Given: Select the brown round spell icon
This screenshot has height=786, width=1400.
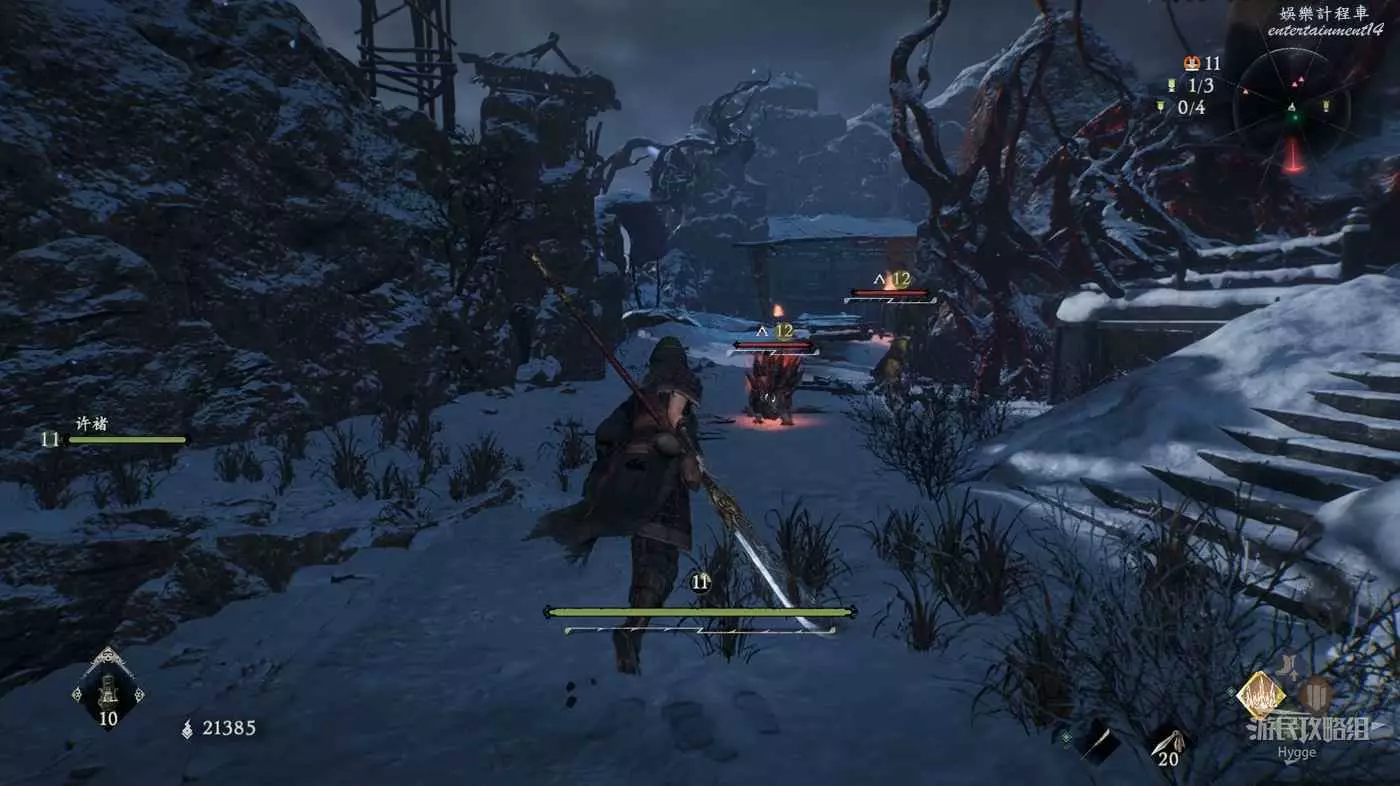Looking at the screenshot, I should [x=1315, y=692].
